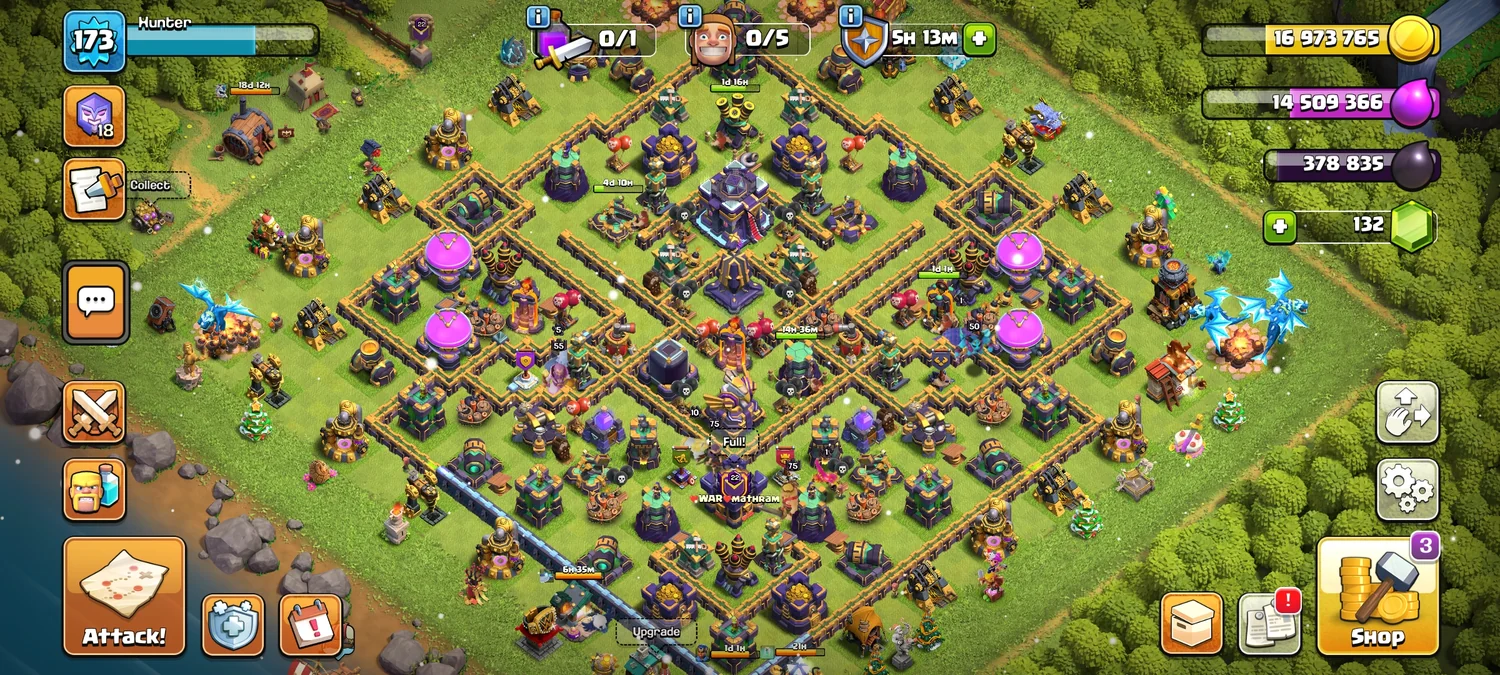Open the news notes button with alert
1500x675 pixels.
pyautogui.click(x=1269, y=624)
